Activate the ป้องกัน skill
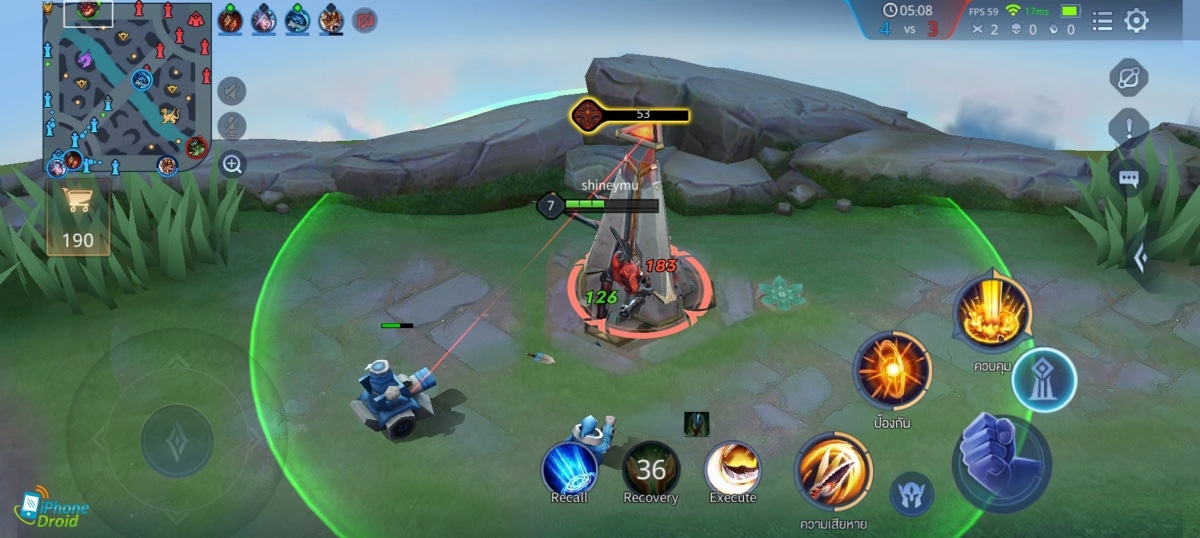Viewport: 1200px width, 538px height. [892, 370]
